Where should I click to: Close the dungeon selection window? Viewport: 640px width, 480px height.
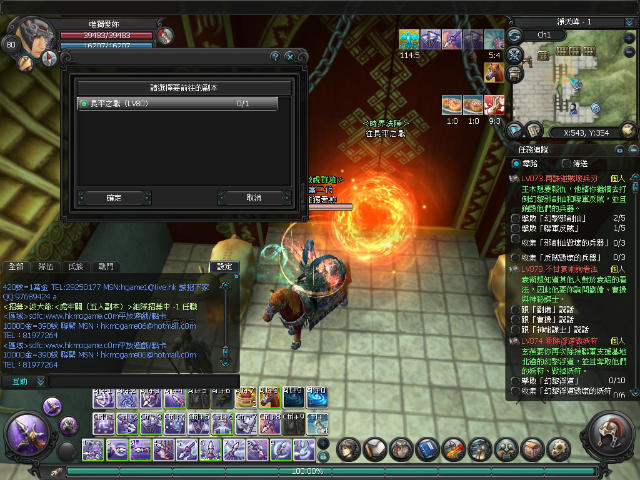pyautogui.click(x=291, y=56)
